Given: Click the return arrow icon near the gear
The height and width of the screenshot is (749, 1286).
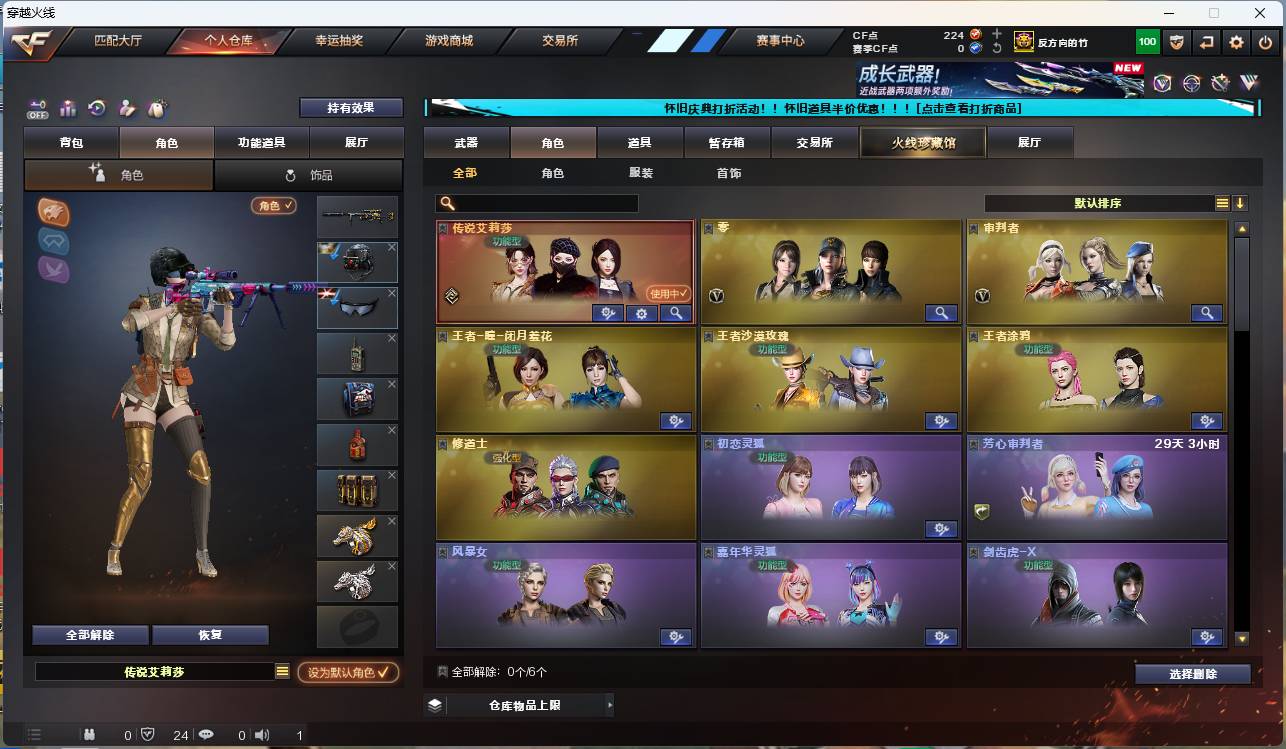Looking at the screenshot, I should click(1207, 41).
